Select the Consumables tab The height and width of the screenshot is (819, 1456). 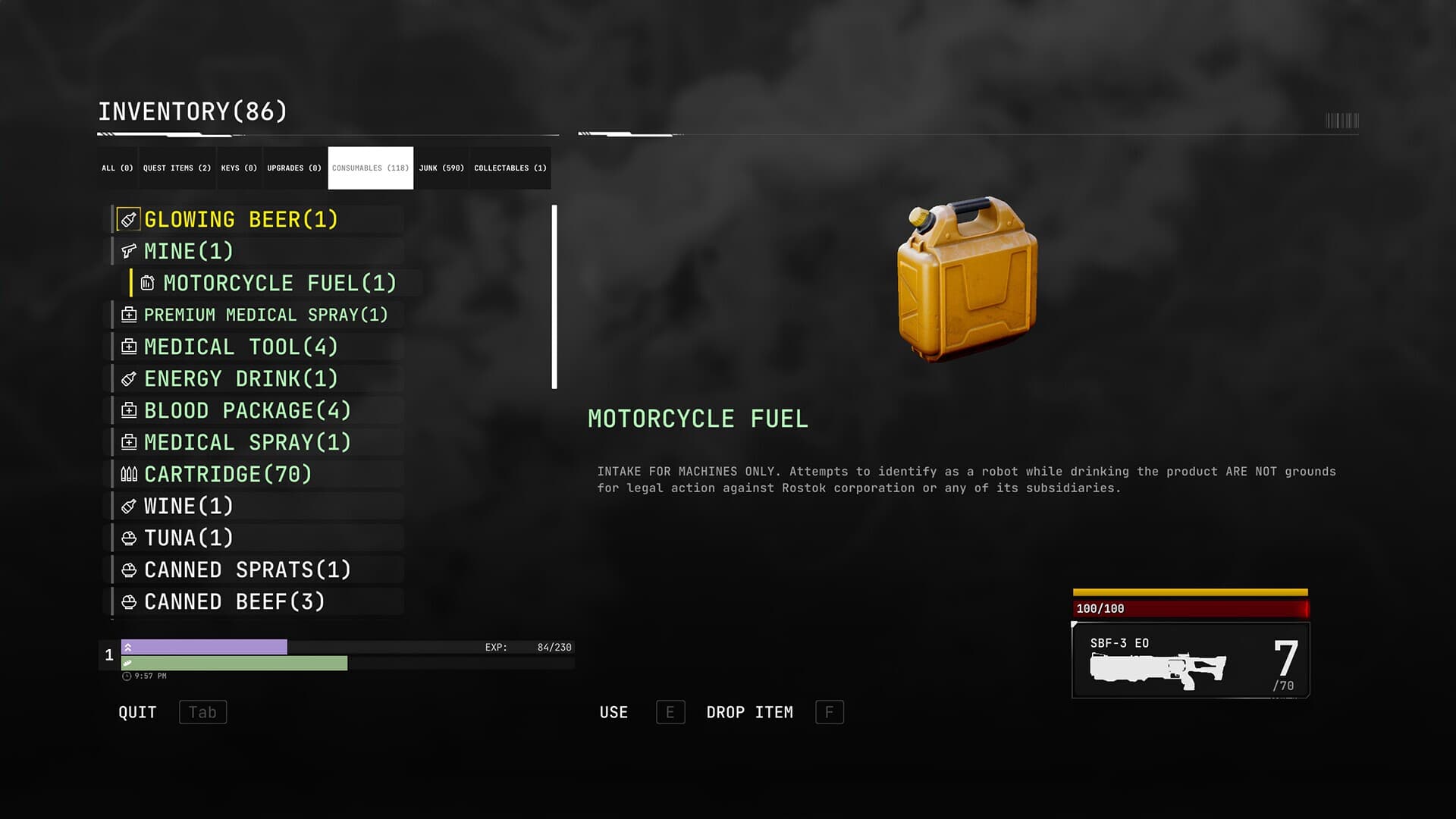[370, 168]
